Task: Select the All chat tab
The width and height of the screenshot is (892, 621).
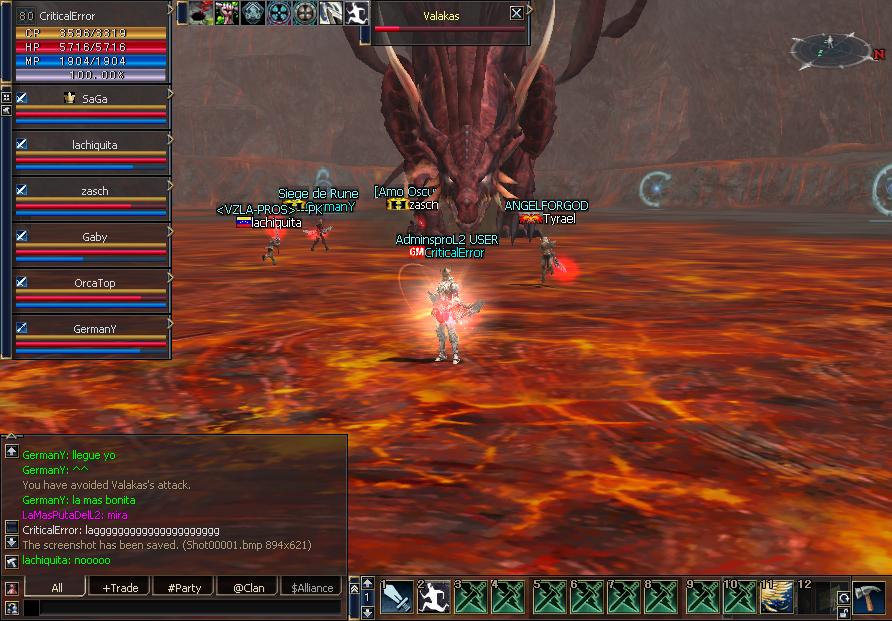Action: point(57,587)
